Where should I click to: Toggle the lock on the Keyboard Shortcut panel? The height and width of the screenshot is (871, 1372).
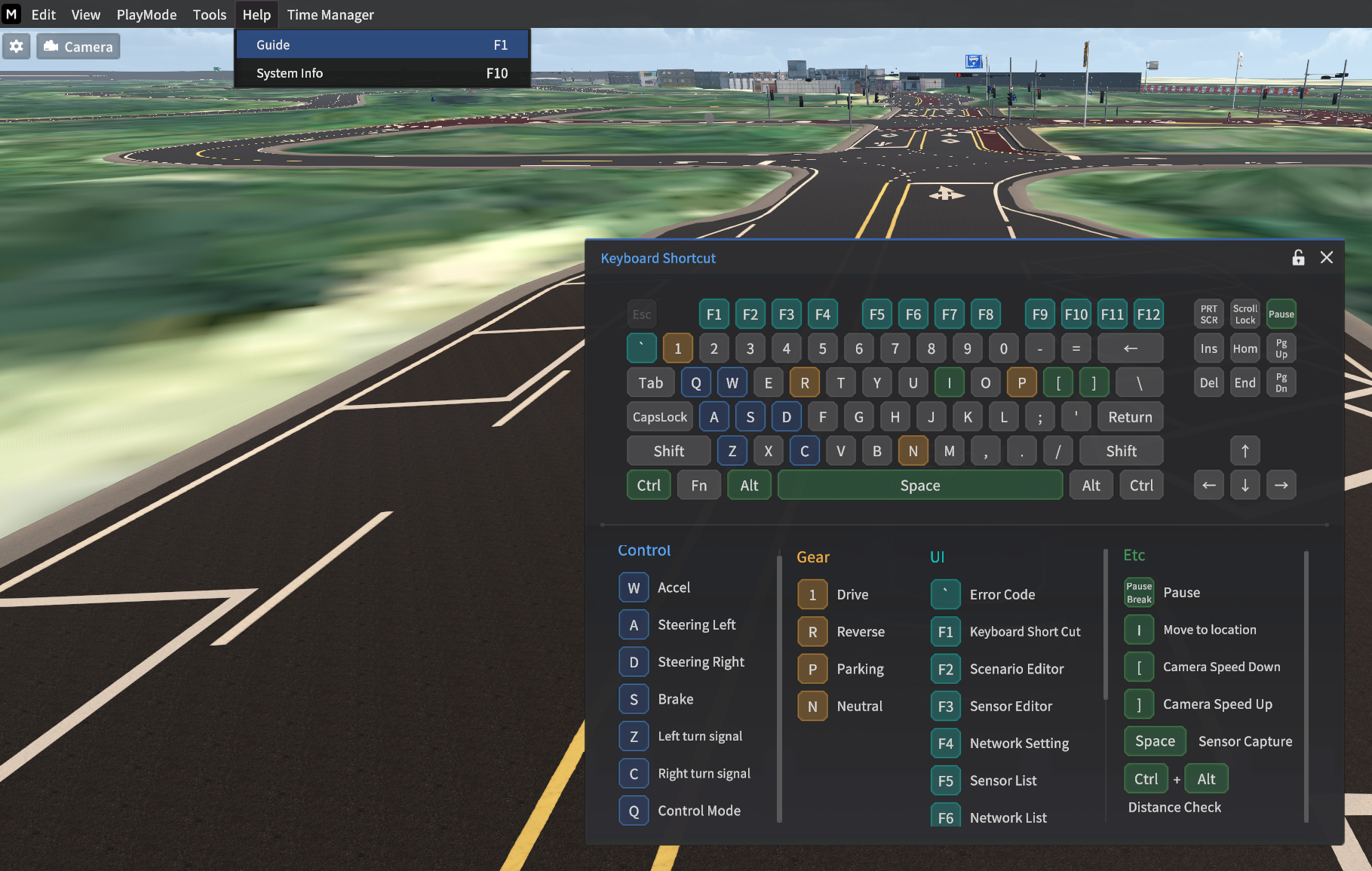(x=1298, y=257)
